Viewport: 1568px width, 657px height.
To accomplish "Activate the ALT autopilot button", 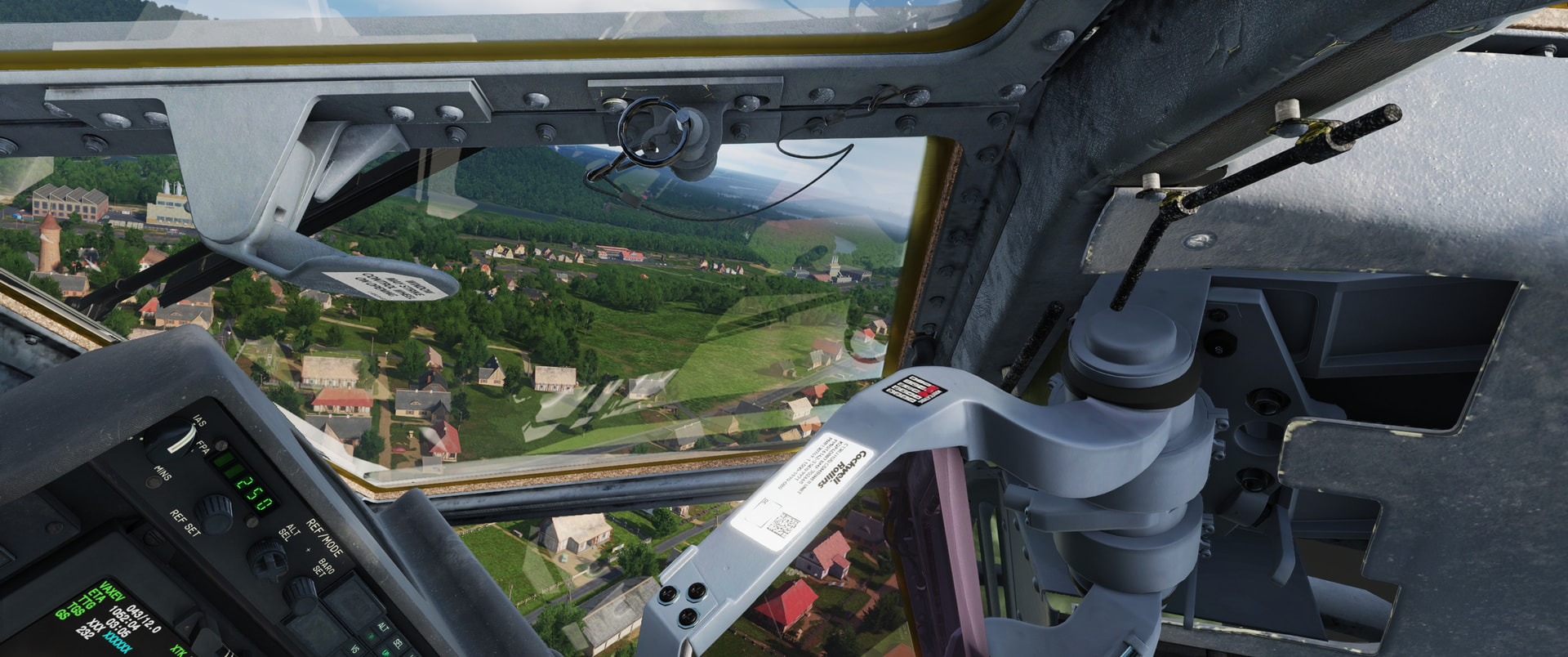I will point(383,628).
